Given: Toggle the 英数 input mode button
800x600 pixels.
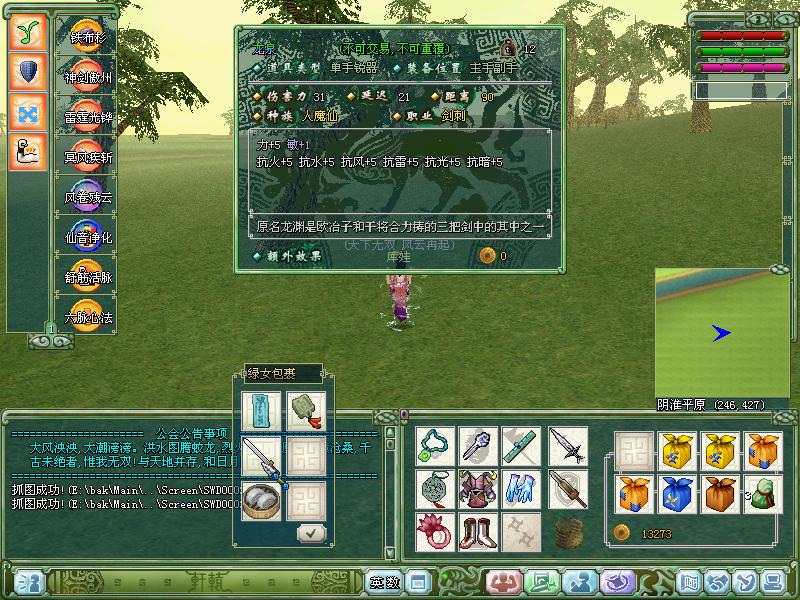Looking at the screenshot, I should click(x=384, y=582).
